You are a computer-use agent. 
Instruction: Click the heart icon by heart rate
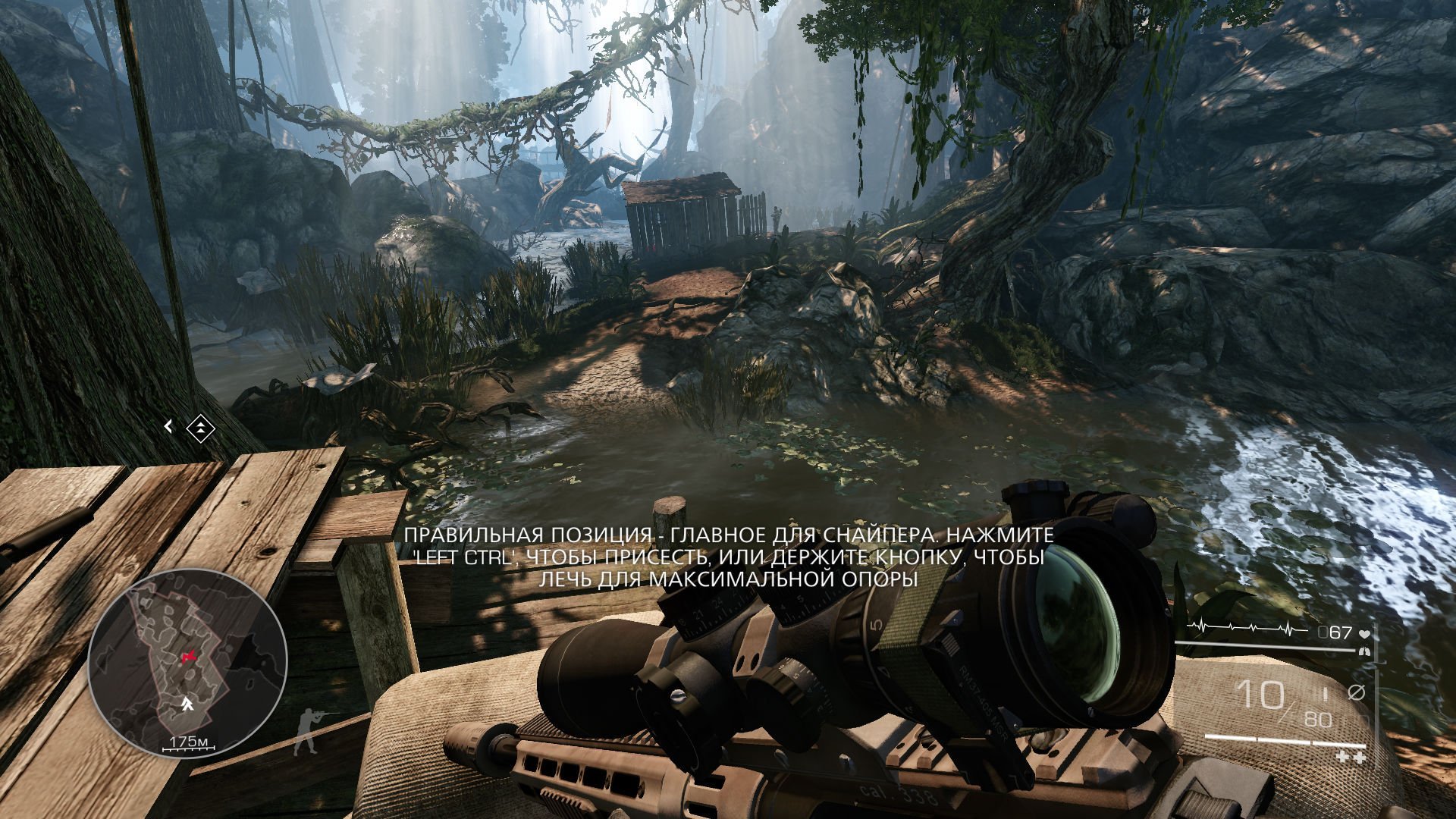pos(1364,632)
